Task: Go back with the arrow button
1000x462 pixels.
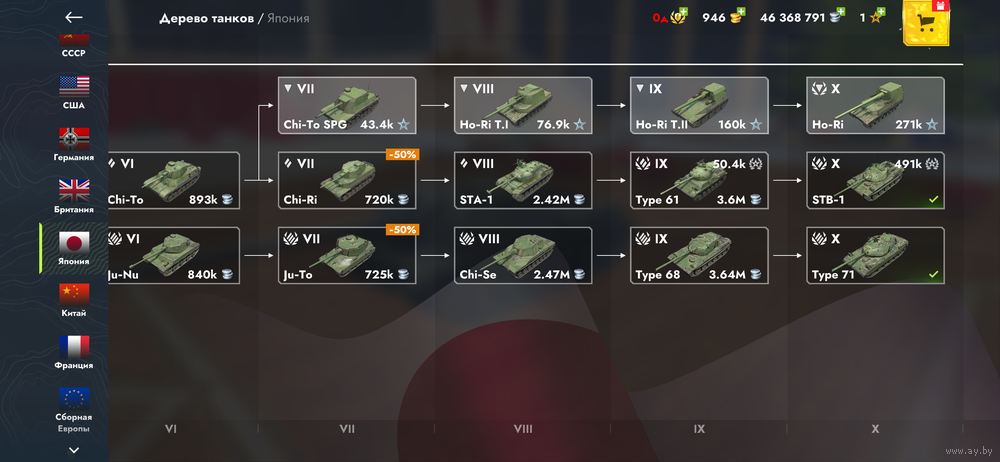Action: click(73, 17)
